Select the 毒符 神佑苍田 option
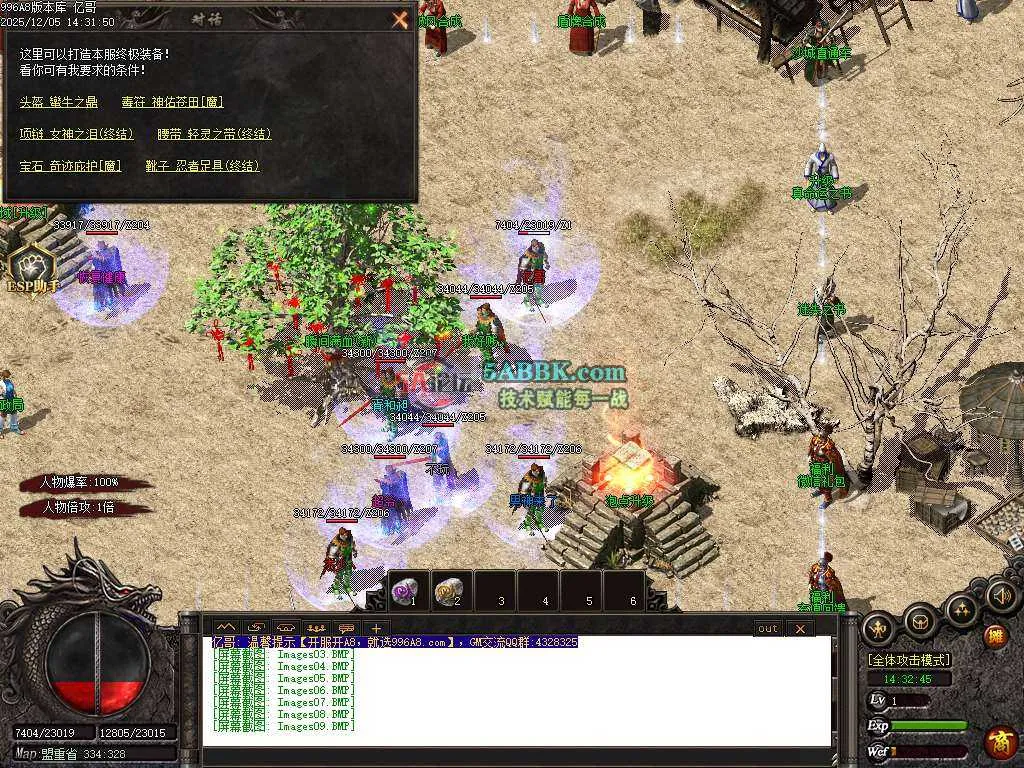This screenshot has height=768, width=1024. pos(172,102)
